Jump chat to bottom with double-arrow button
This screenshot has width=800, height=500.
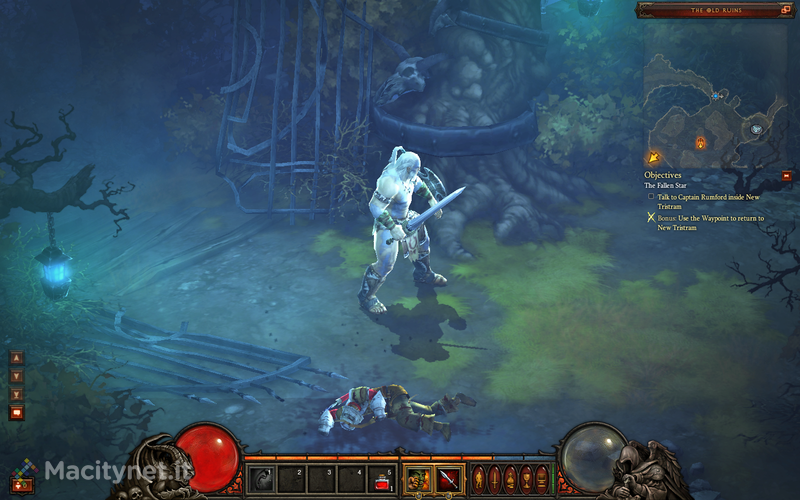click(x=16, y=394)
